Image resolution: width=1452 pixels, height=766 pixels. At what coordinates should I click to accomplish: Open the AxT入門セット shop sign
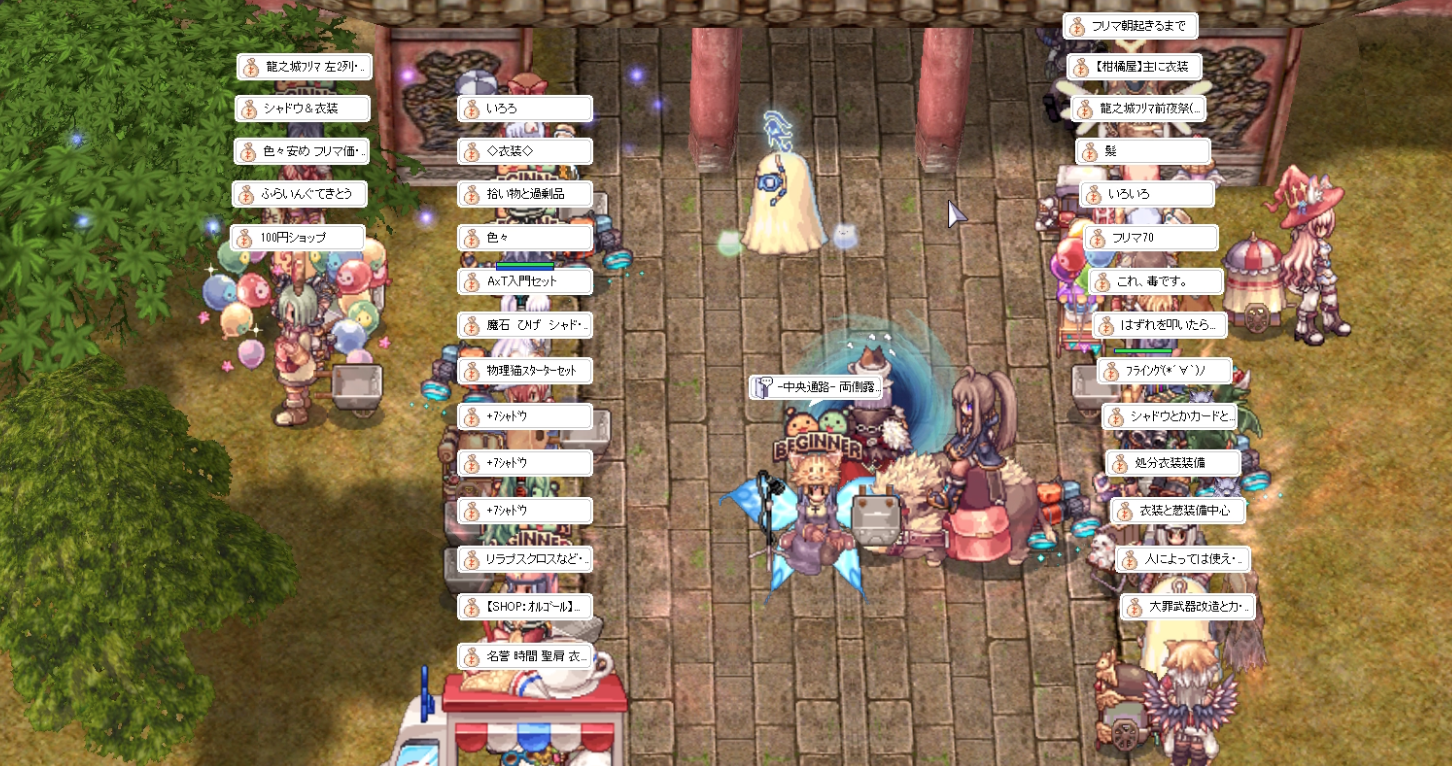525,282
